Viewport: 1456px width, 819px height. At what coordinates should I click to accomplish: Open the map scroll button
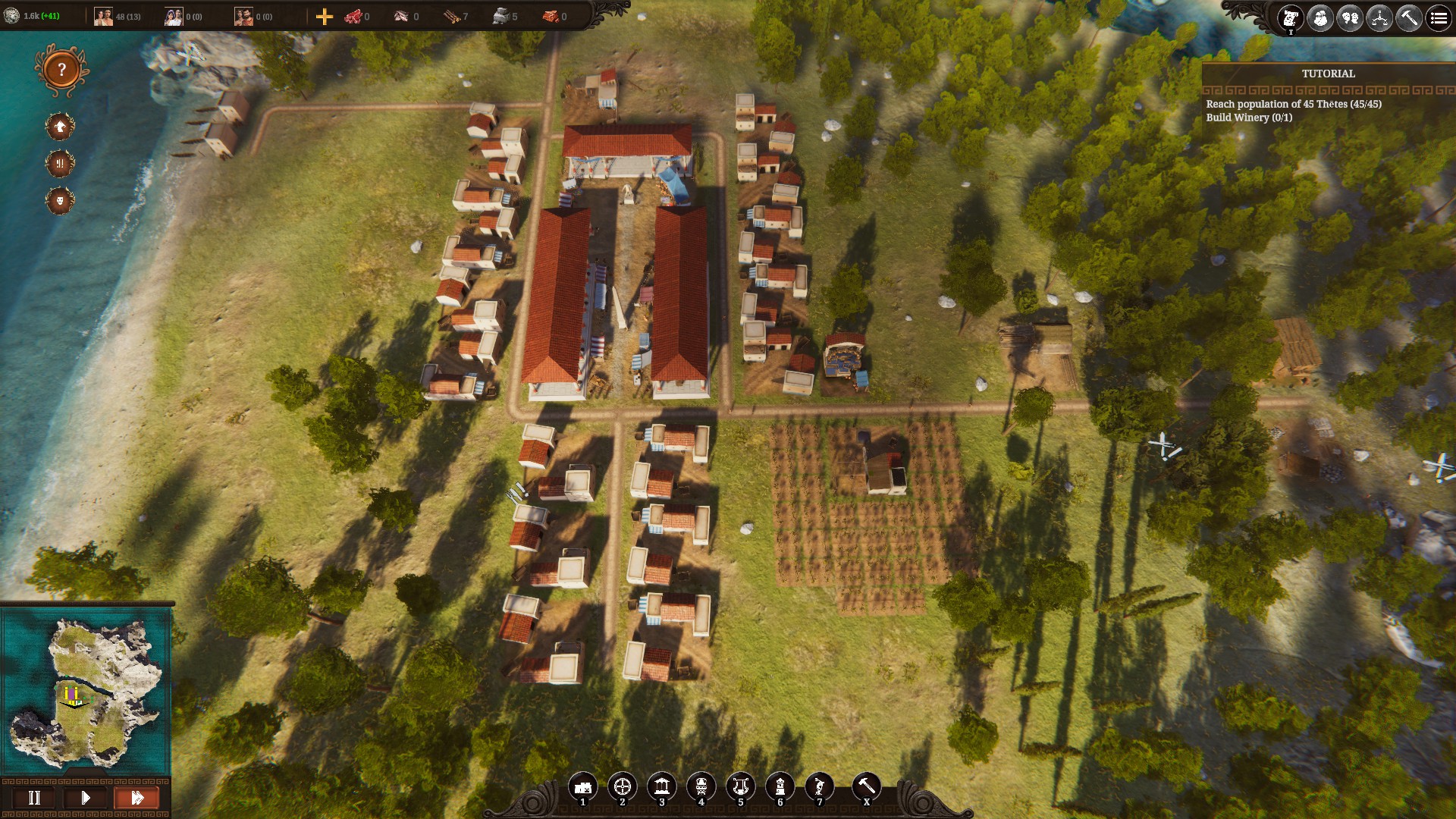[x=1291, y=17]
